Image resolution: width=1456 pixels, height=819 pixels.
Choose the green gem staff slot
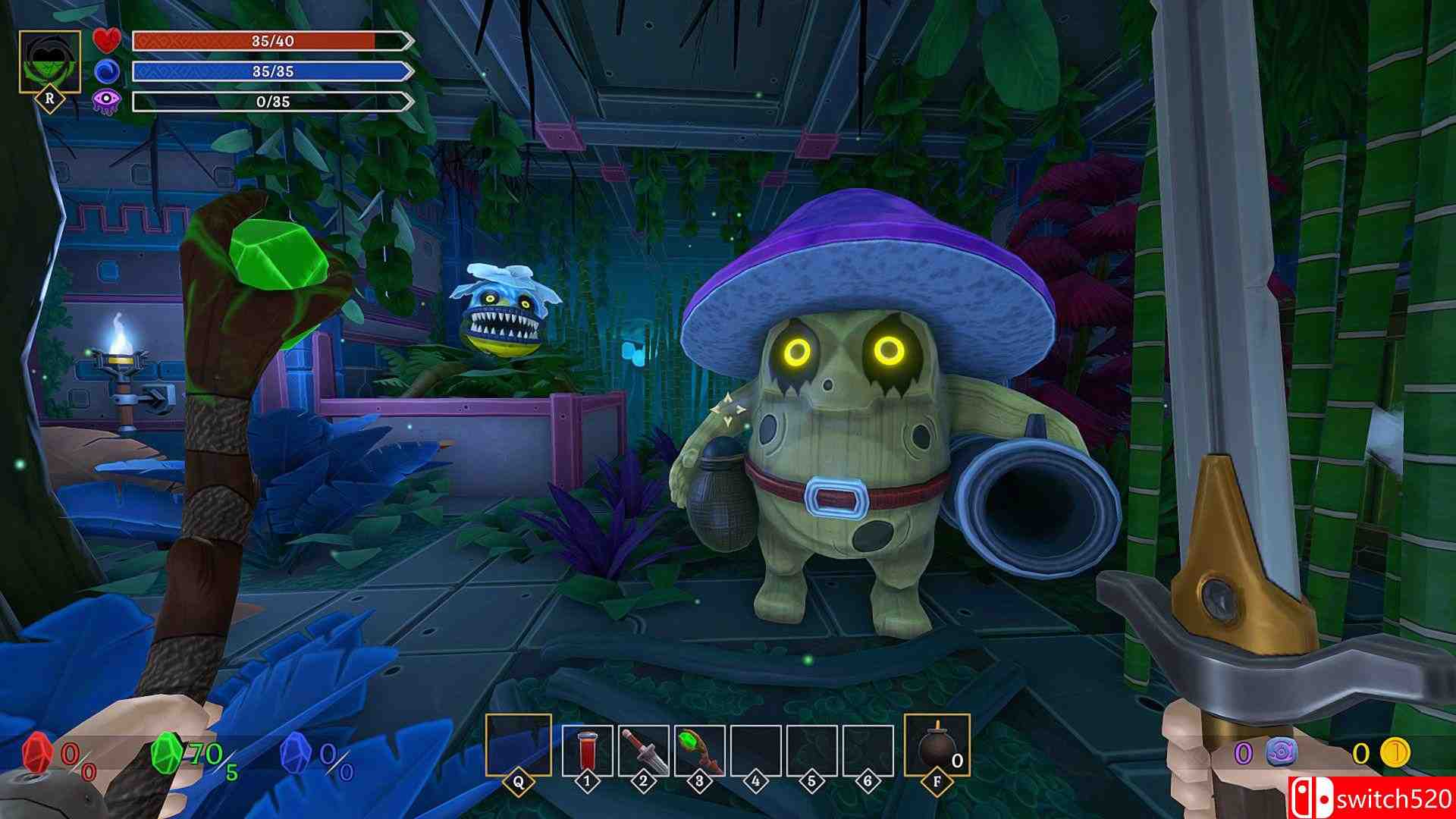coord(699,751)
